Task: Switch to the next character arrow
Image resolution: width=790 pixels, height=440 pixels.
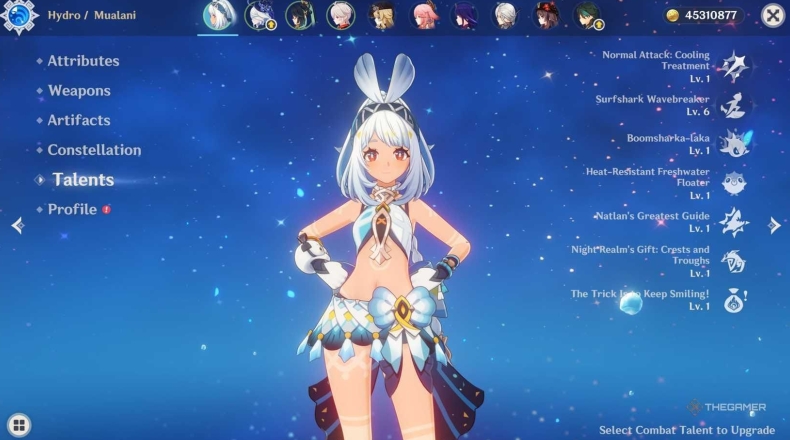Action: tap(774, 226)
